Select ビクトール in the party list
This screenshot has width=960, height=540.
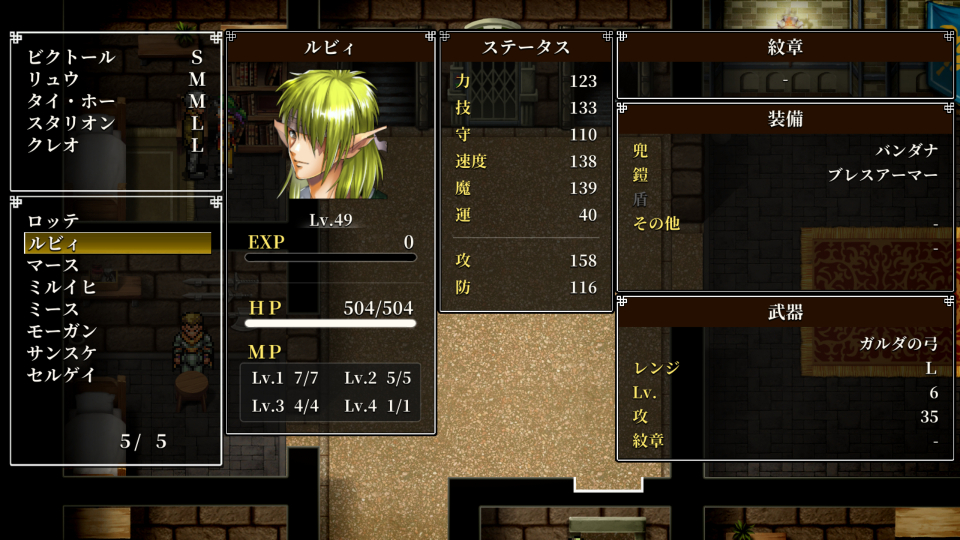[x=71, y=57]
